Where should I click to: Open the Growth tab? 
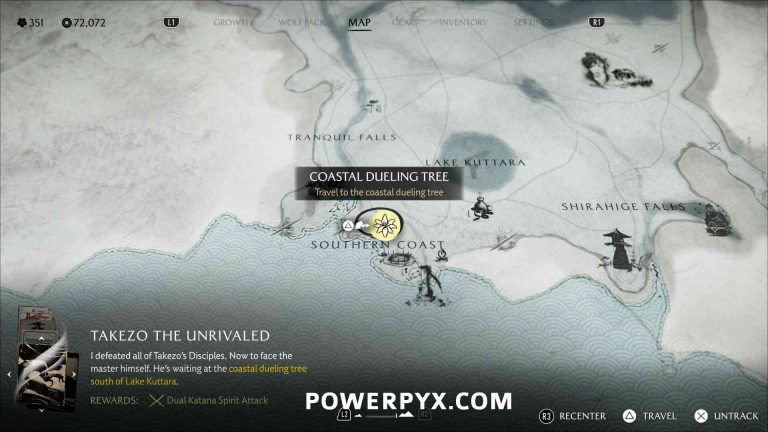231,22
